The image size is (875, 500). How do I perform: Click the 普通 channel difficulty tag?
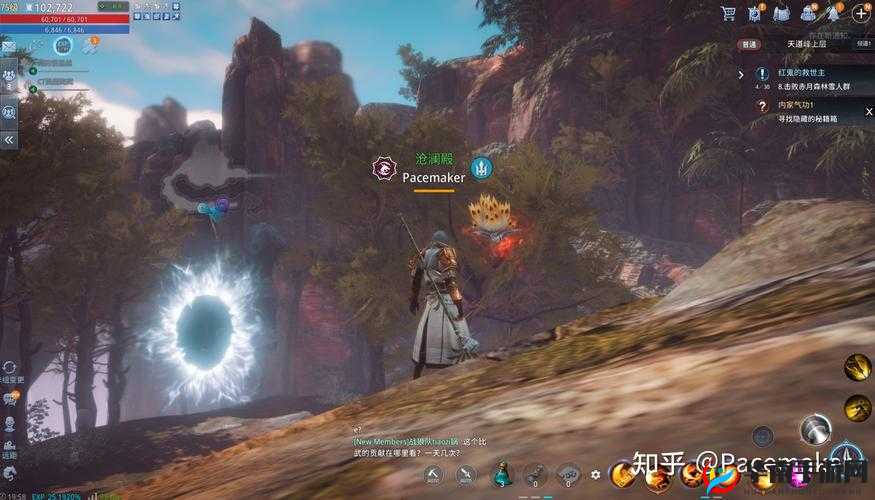(x=750, y=44)
